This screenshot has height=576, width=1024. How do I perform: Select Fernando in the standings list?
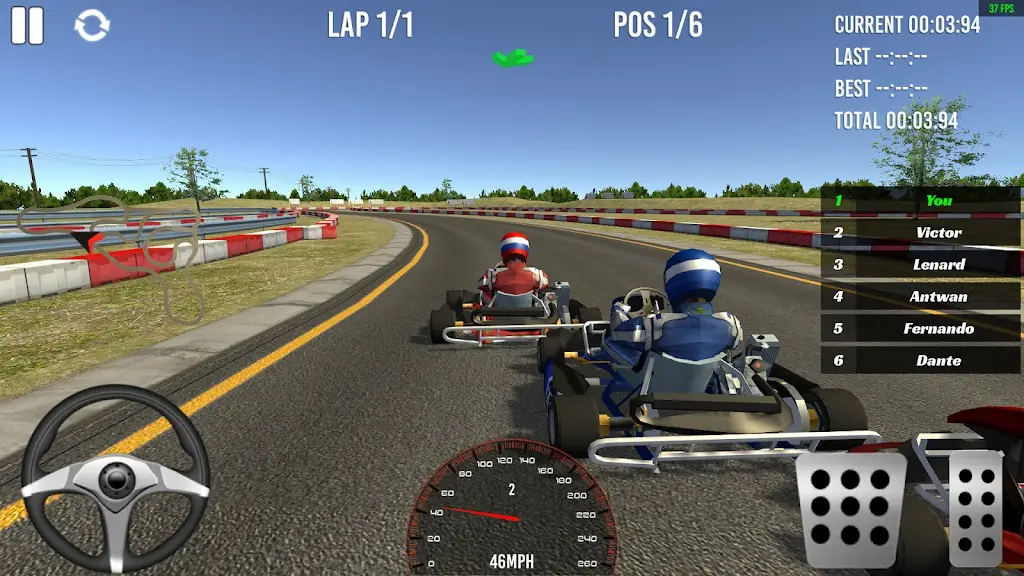coord(921,328)
